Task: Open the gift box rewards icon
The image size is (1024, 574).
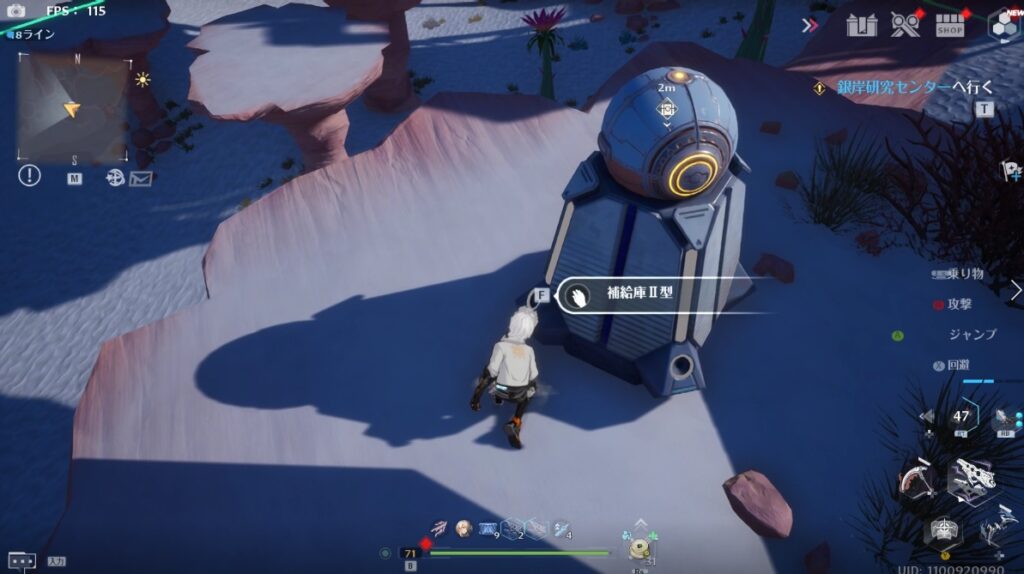Action: (x=861, y=25)
